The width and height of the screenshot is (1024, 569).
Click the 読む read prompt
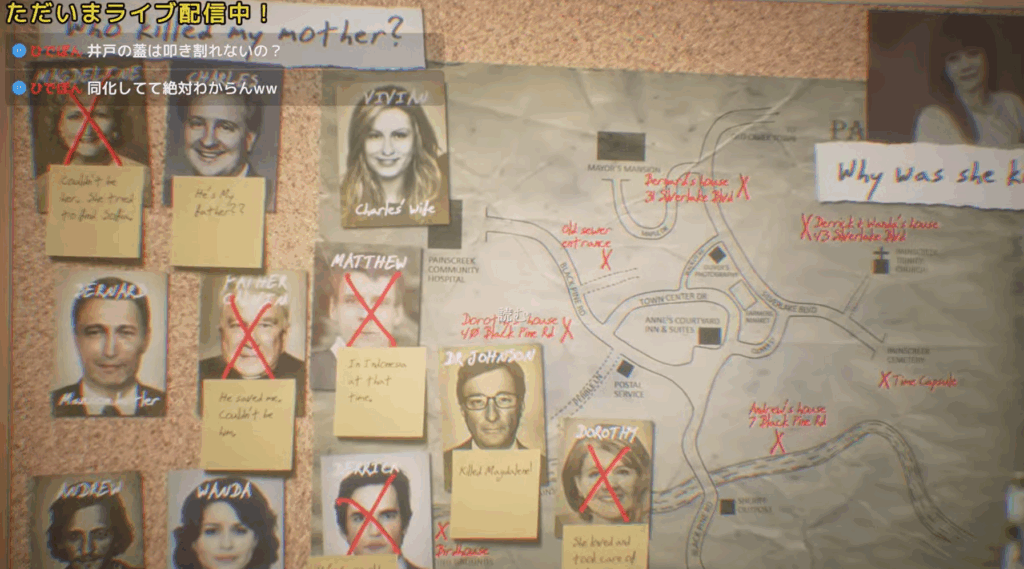coord(512,317)
